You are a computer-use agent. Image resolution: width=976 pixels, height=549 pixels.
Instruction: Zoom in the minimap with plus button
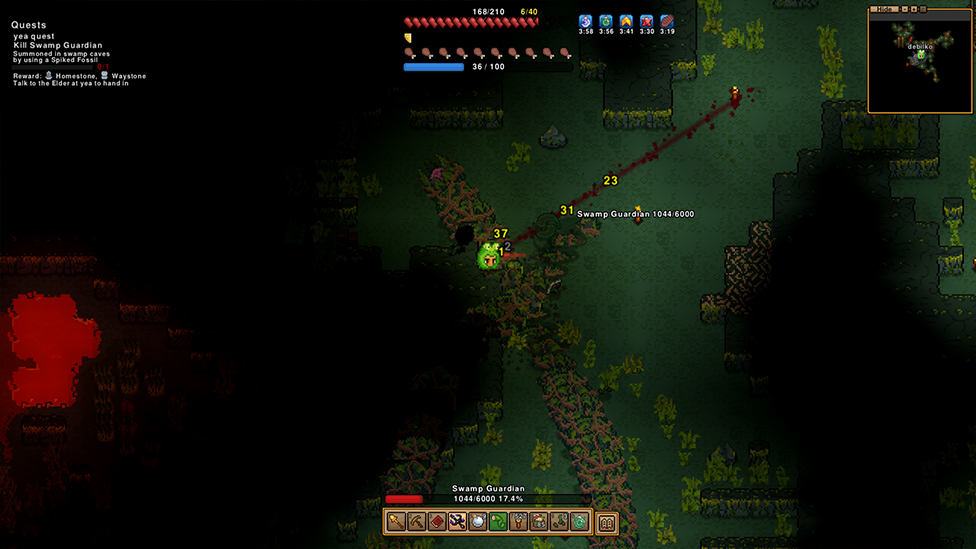point(912,9)
